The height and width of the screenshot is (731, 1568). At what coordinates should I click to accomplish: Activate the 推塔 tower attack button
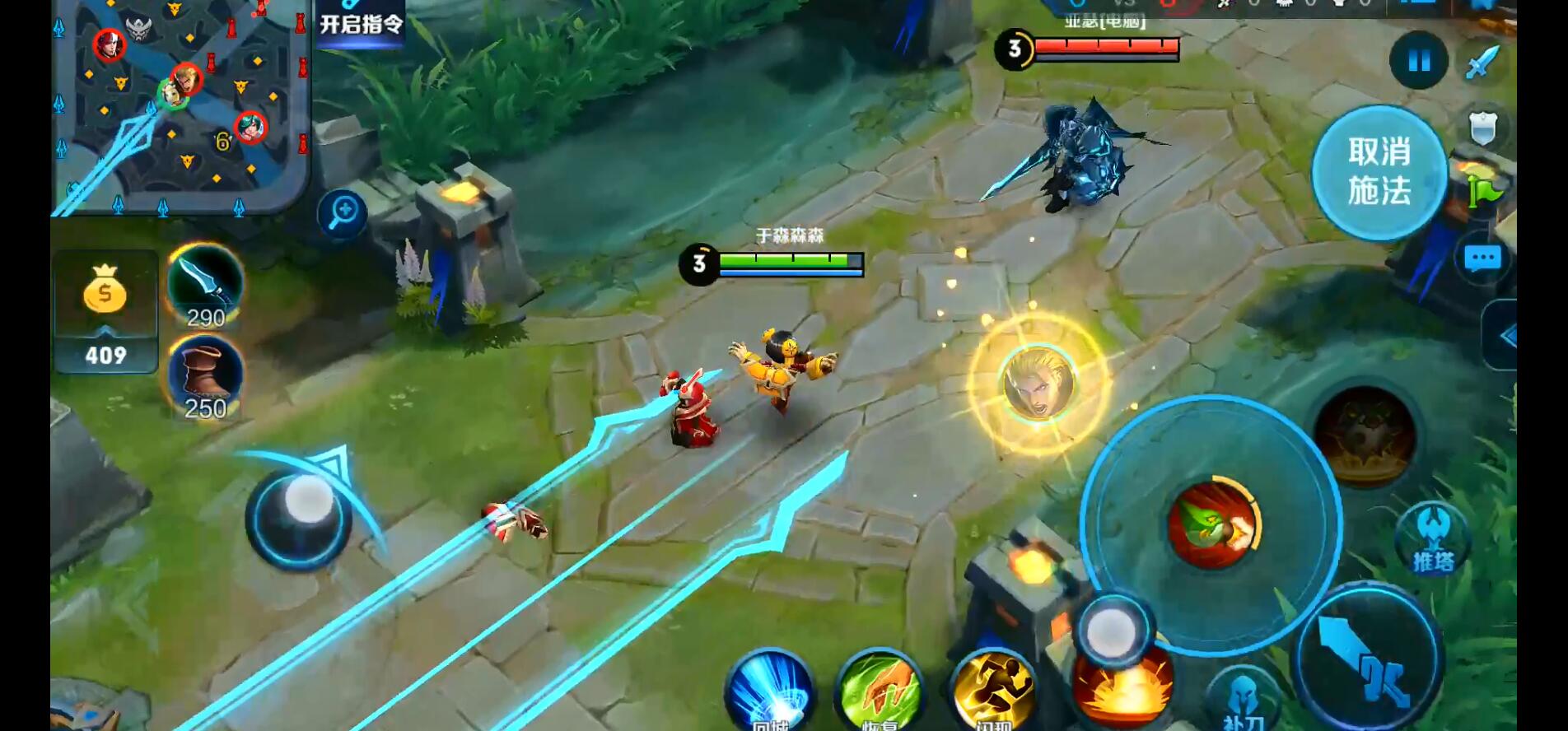(1433, 538)
